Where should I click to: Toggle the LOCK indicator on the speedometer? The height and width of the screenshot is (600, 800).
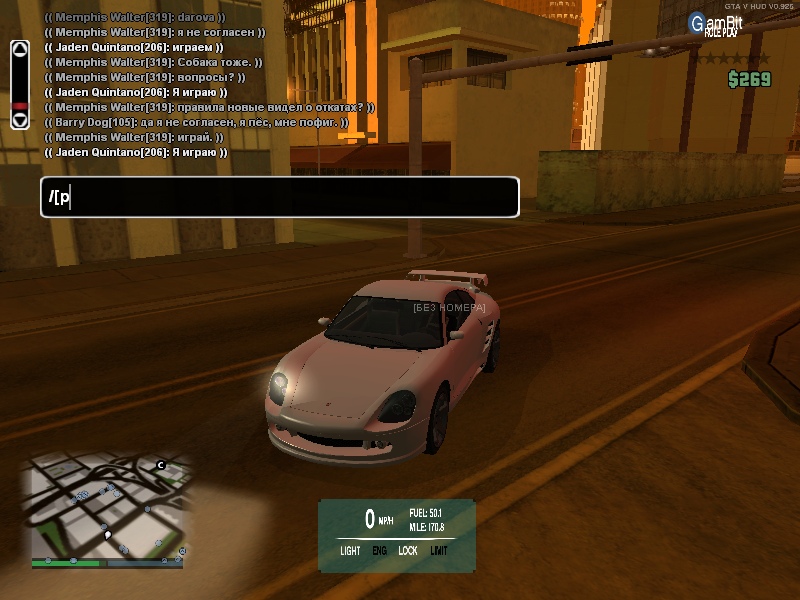(408, 551)
